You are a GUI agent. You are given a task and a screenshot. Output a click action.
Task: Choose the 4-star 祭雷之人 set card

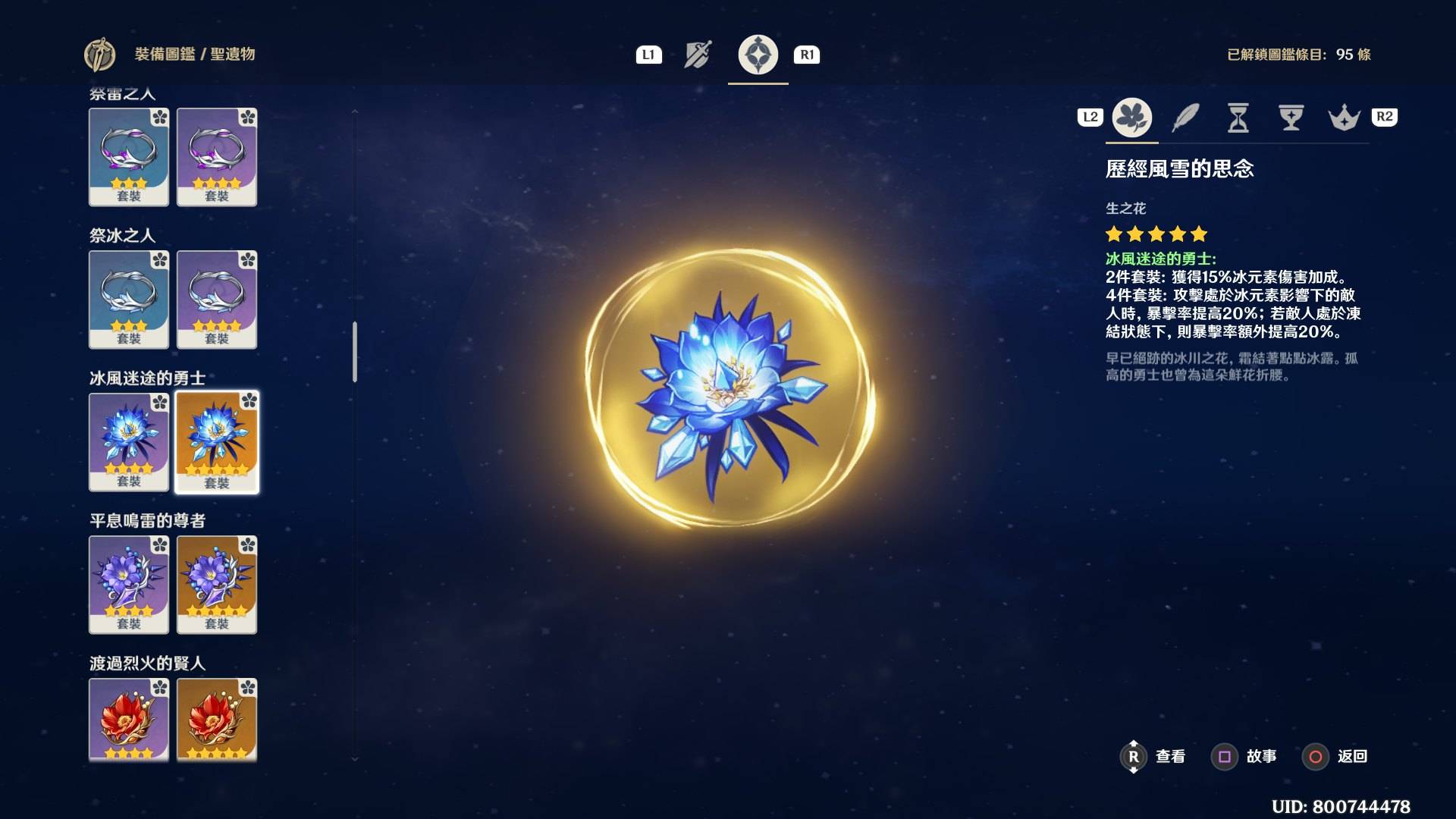[x=217, y=157]
